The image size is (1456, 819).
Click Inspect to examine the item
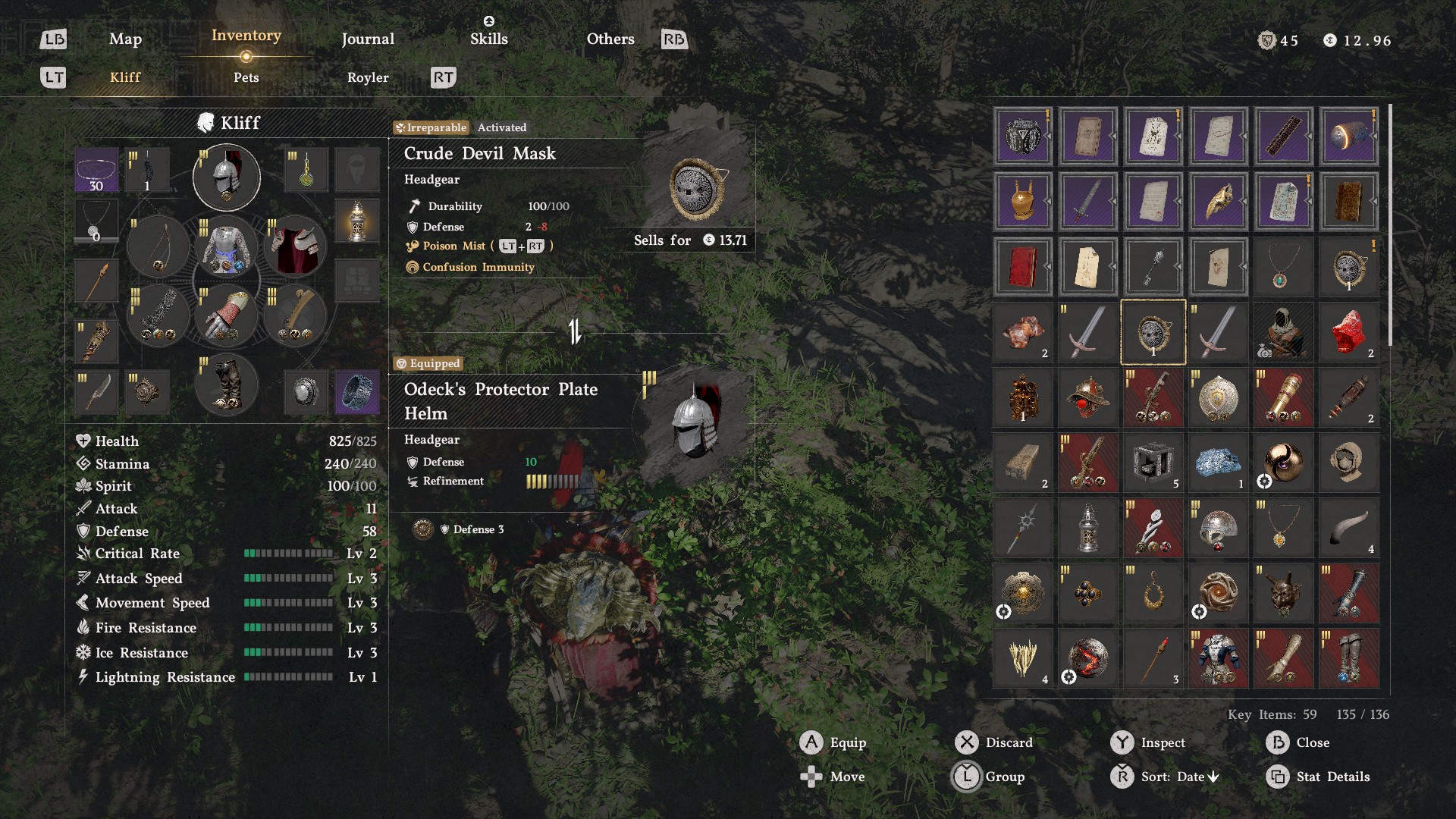click(1163, 742)
